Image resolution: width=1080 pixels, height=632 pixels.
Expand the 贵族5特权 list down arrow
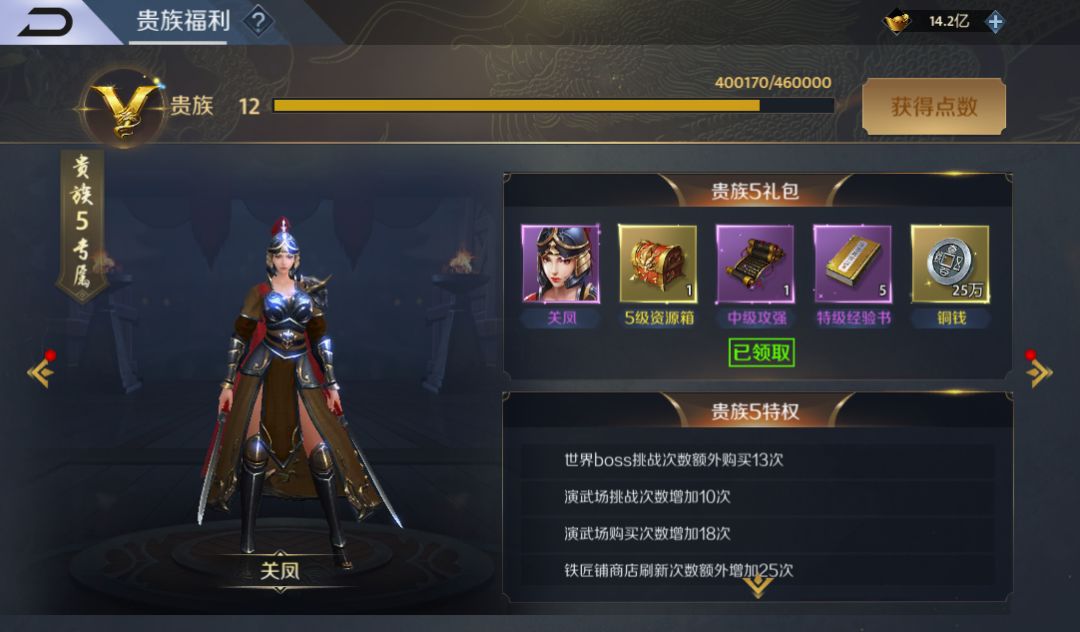[757, 587]
